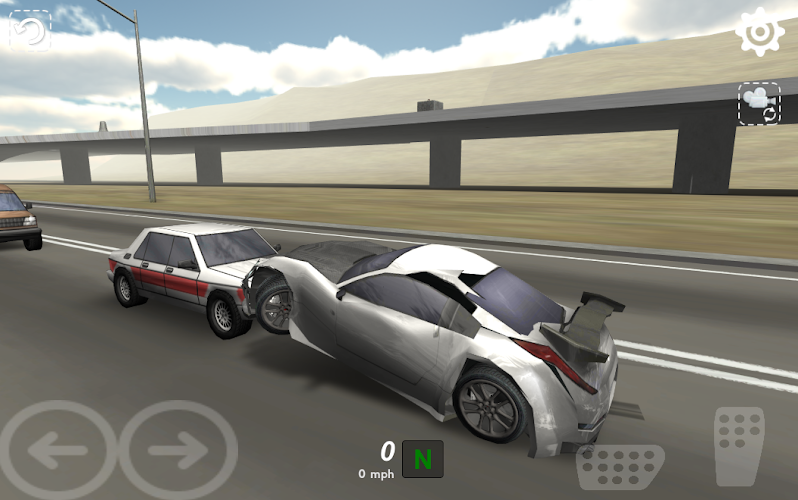
Task: Tap the reset car icon
Action: coord(30,30)
